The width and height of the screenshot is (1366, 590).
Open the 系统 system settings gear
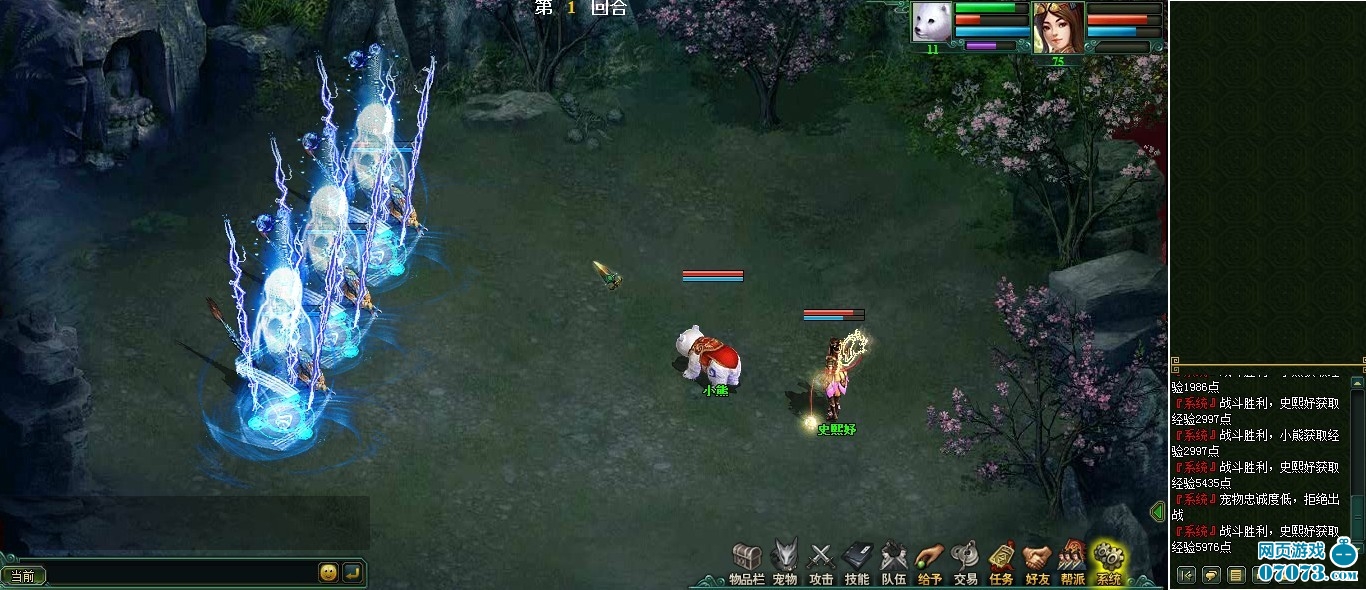tap(1108, 559)
